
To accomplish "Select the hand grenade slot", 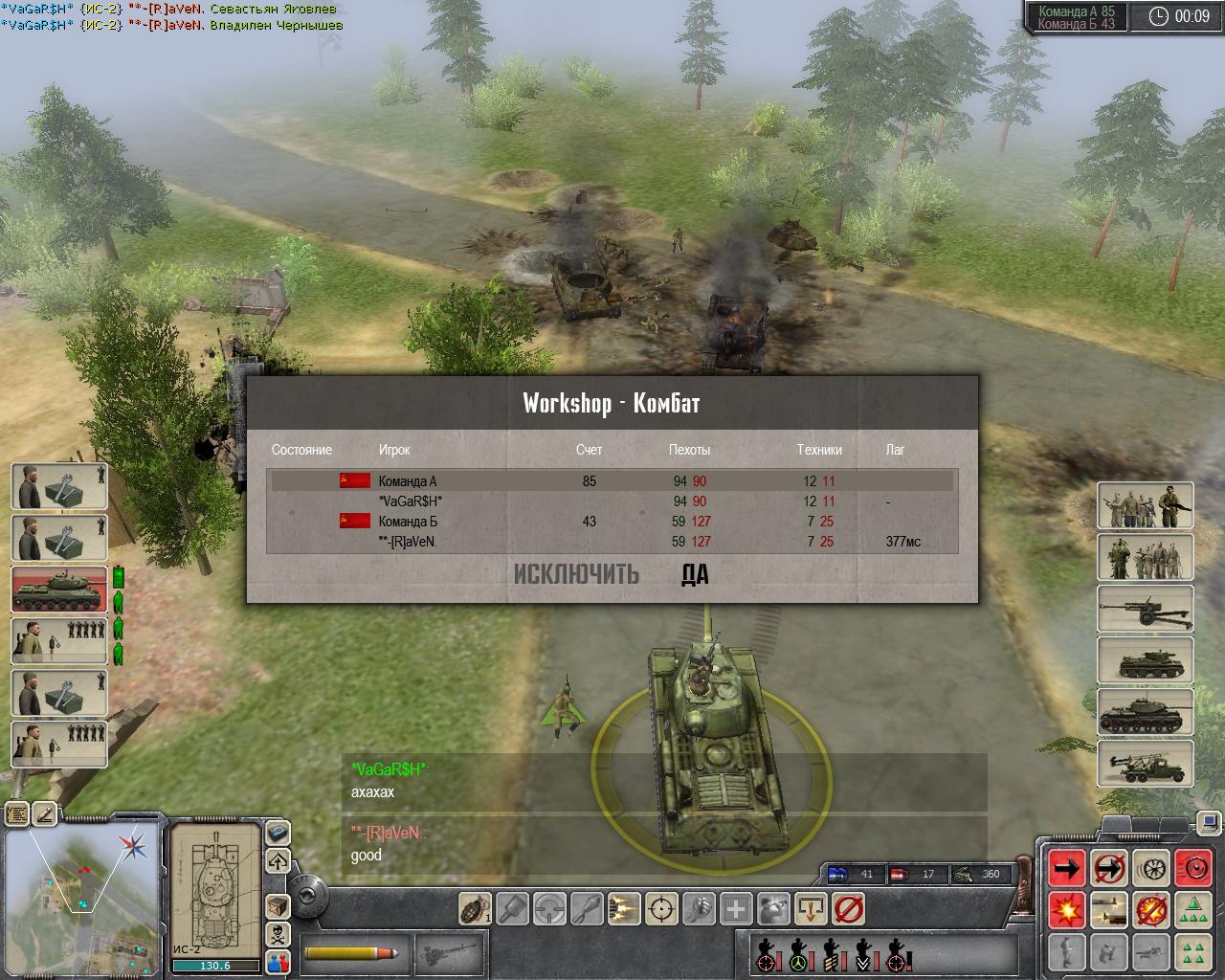I will pos(476,908).
